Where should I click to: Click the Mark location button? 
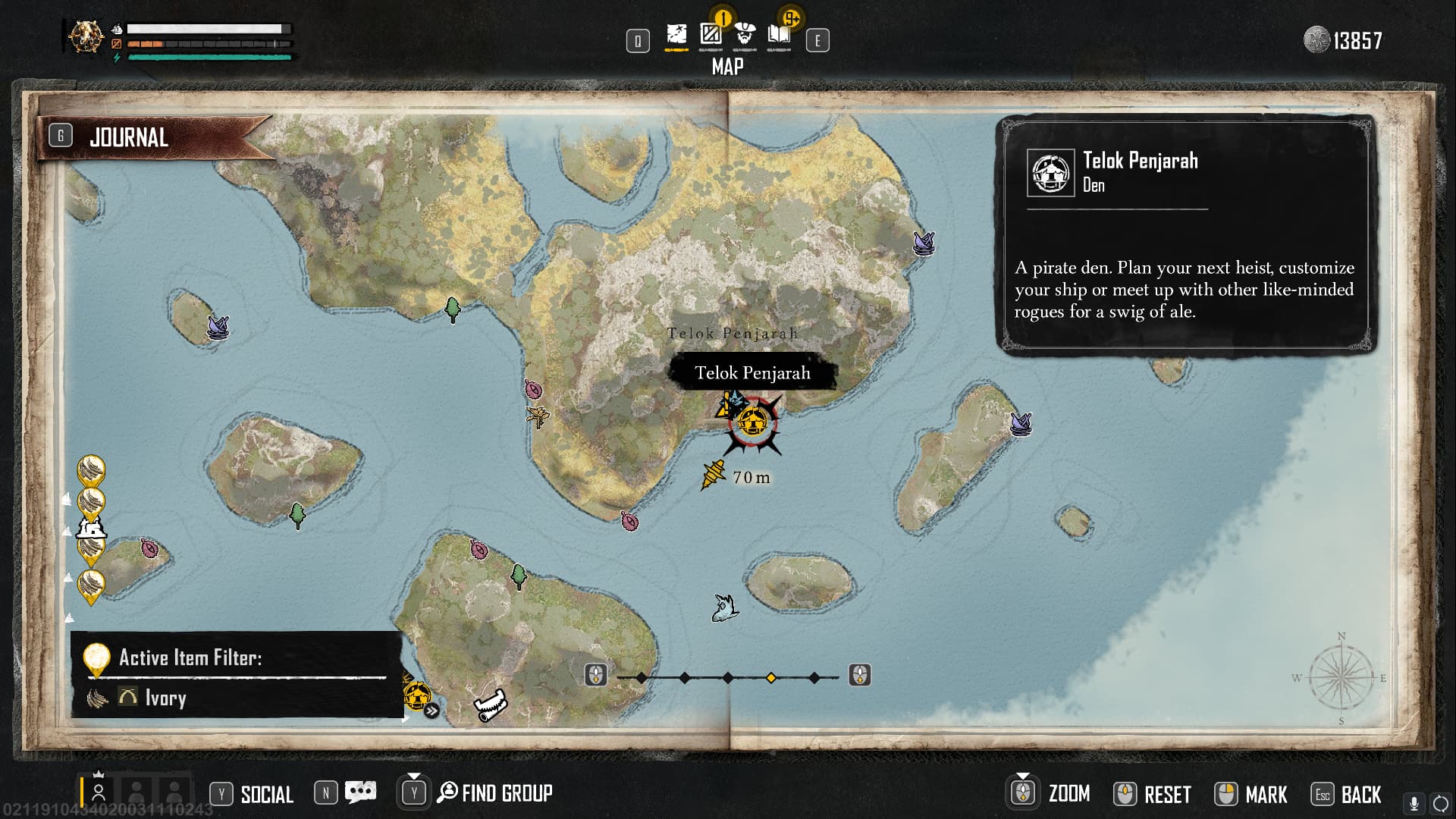point(1266,794)
